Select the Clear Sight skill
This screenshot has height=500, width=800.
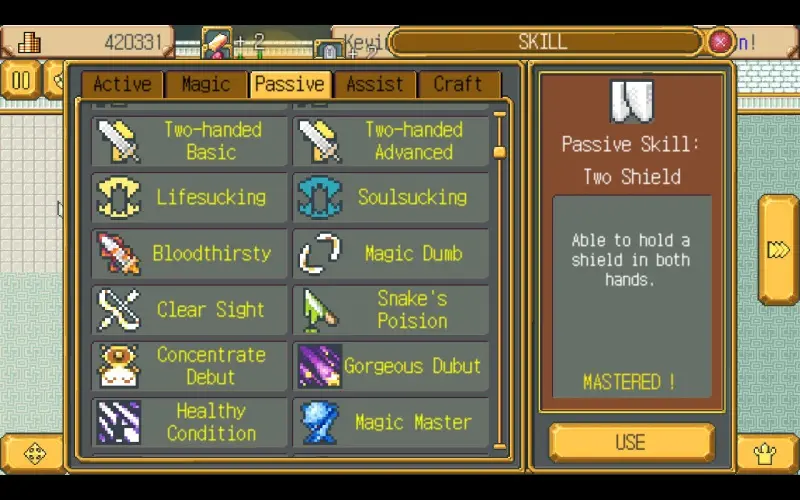190,309
